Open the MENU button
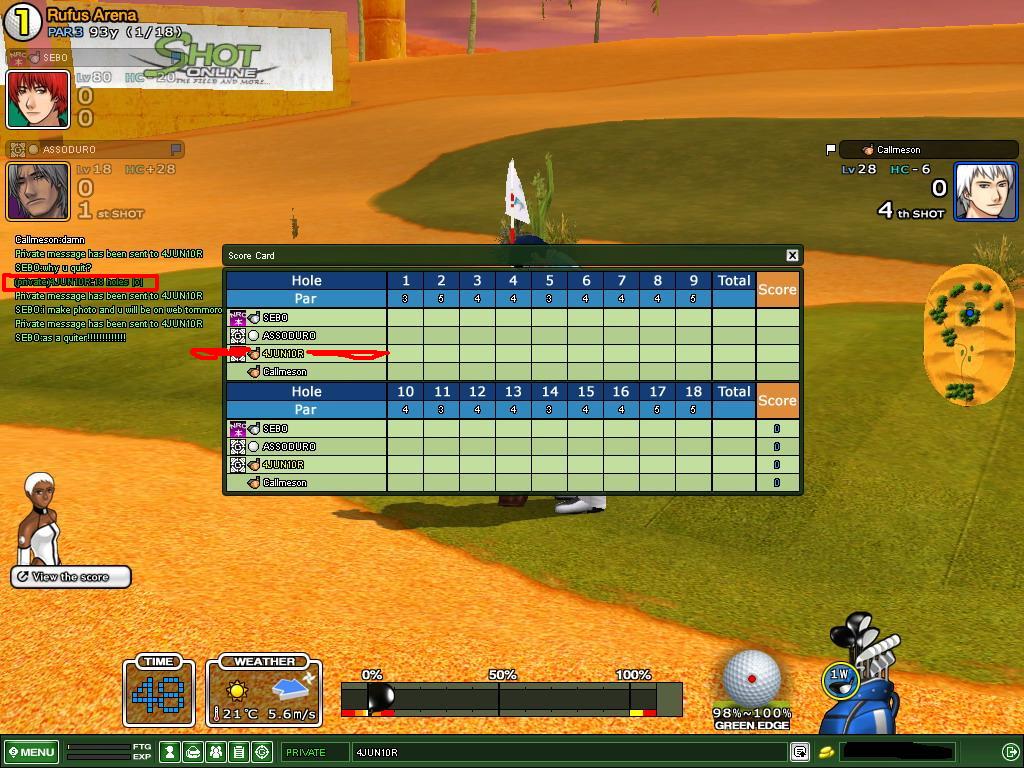Viewport: 1024px width, 768px height. click(31, 752)
